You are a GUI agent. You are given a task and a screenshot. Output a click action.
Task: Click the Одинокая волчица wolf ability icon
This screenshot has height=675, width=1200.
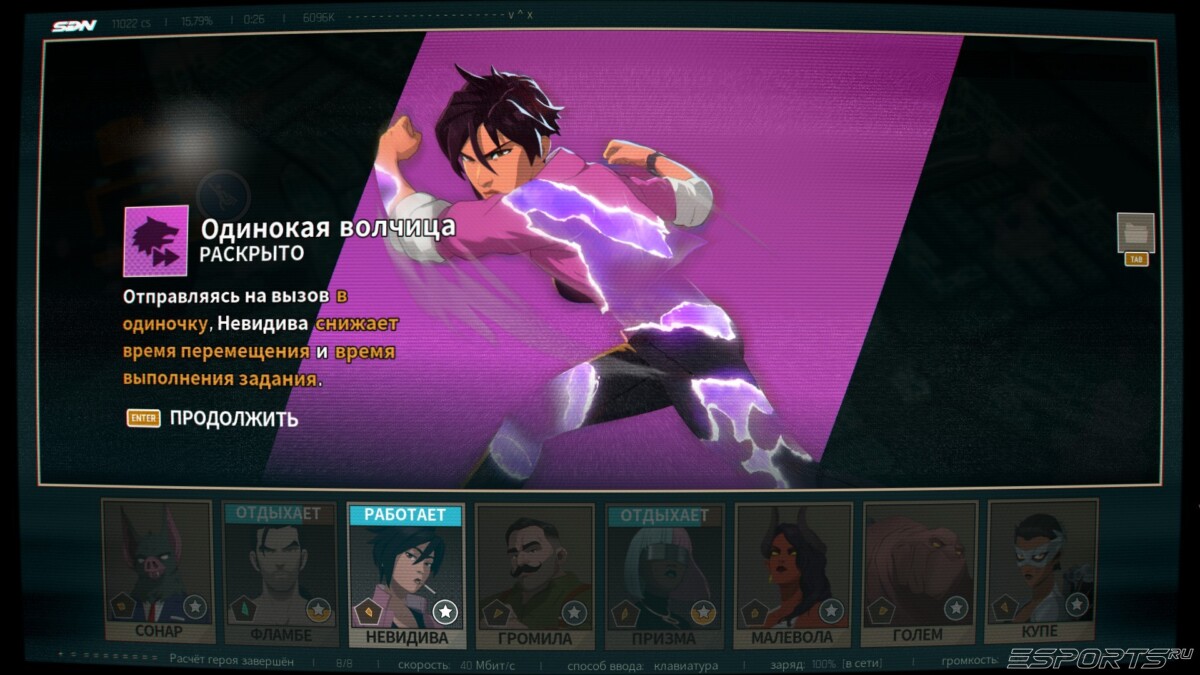[155, 241]
